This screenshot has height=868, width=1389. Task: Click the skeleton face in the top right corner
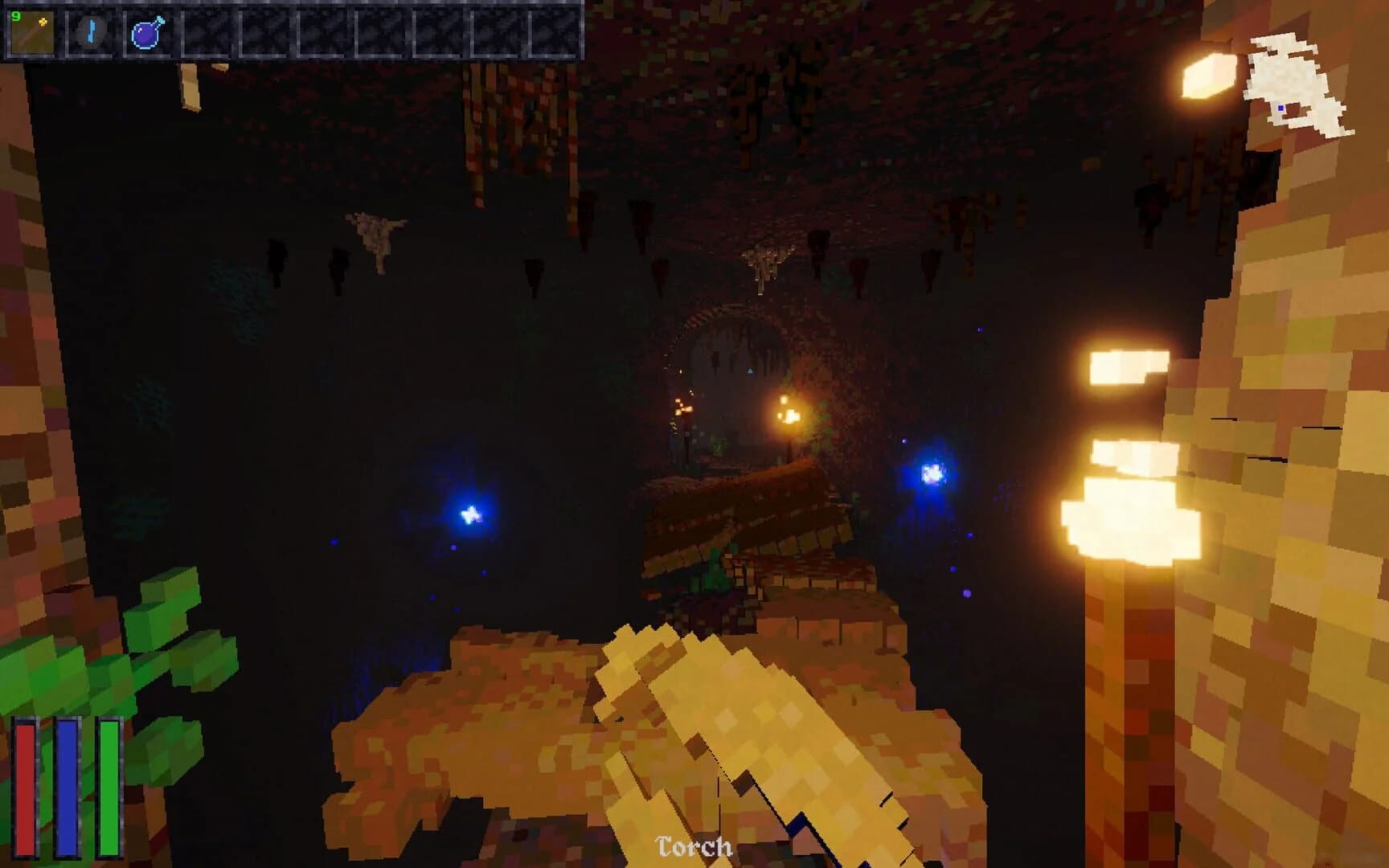[x=1286, y=84]
